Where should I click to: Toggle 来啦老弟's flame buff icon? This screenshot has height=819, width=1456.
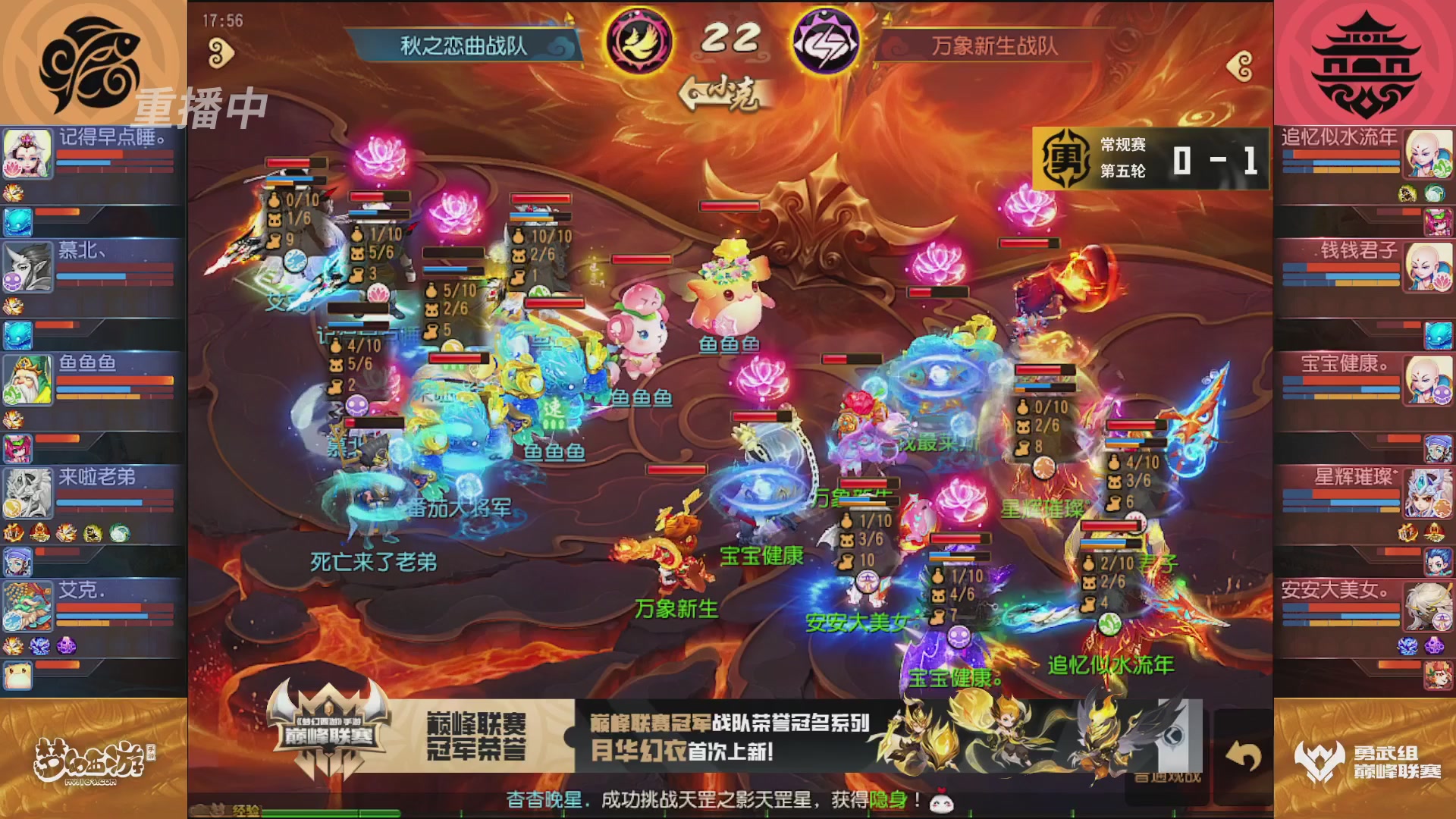[x=15, y=533]
